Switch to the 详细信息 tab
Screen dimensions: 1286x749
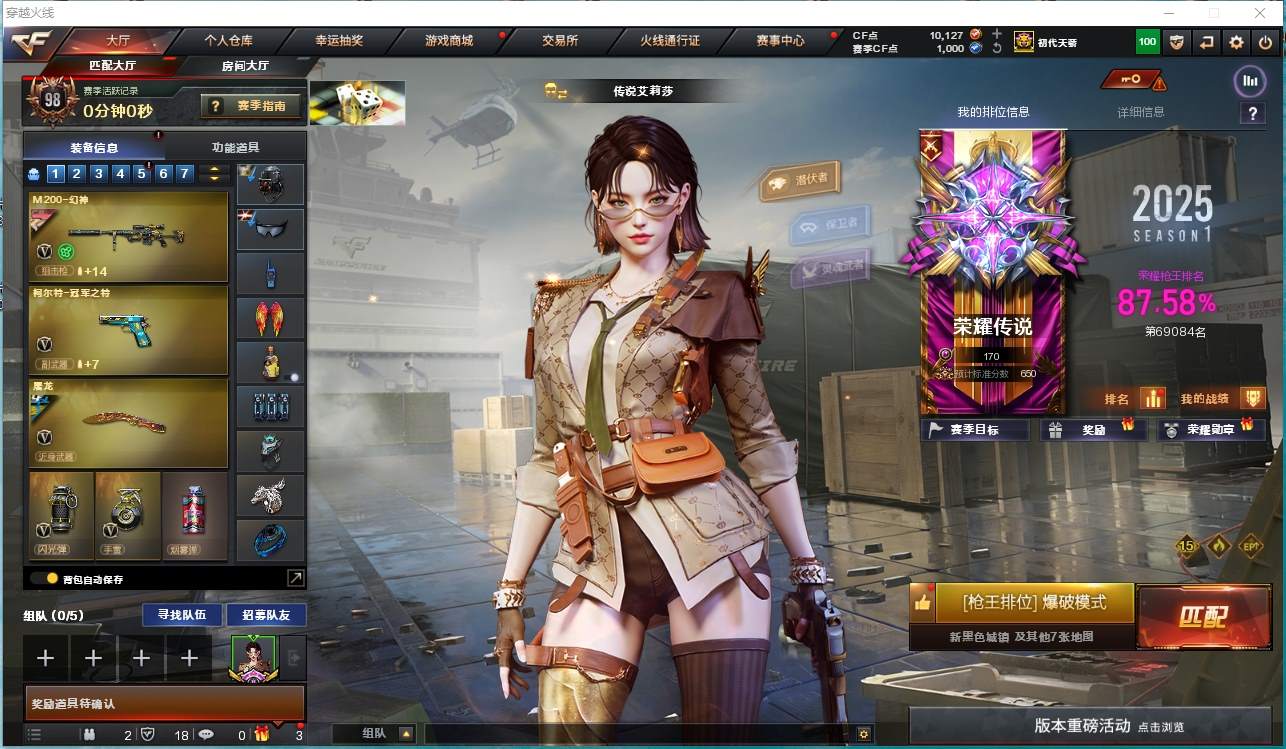(1141, 112)
